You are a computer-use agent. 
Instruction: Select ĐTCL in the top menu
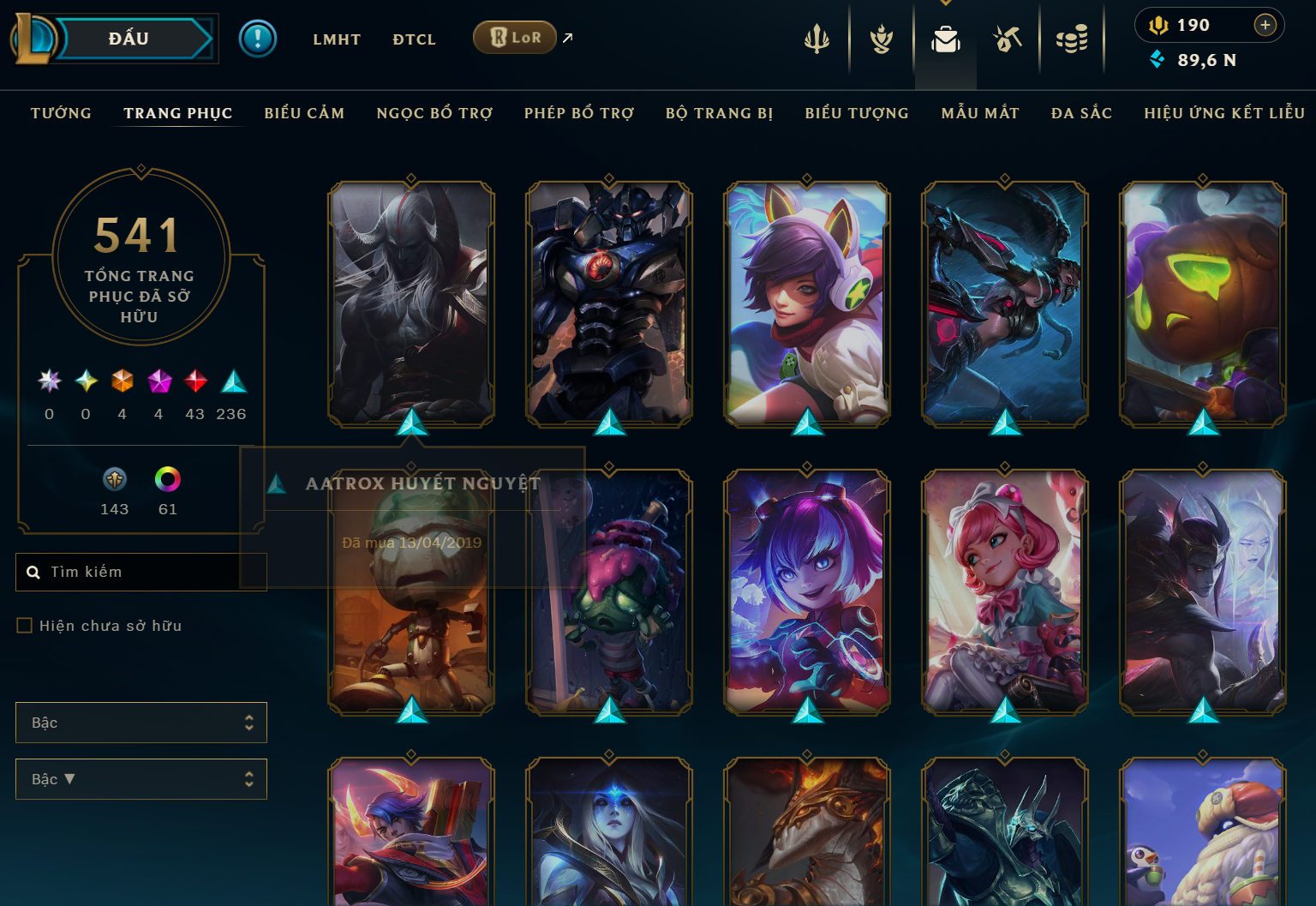point(414,39)
